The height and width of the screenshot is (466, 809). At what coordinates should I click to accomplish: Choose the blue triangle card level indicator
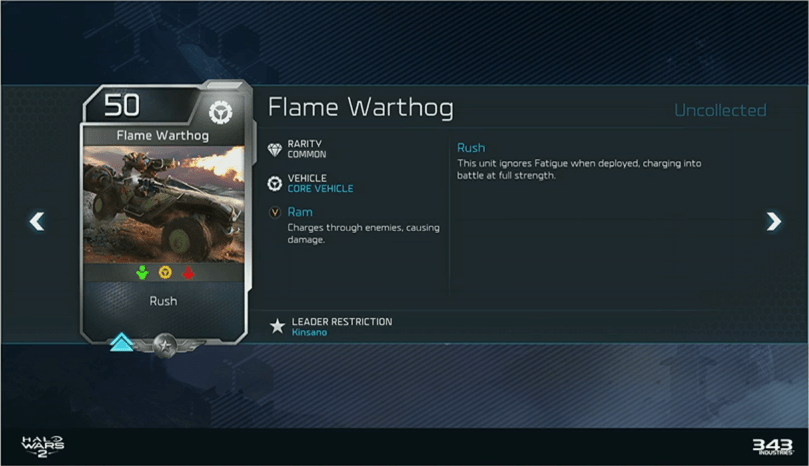(122, 343)
